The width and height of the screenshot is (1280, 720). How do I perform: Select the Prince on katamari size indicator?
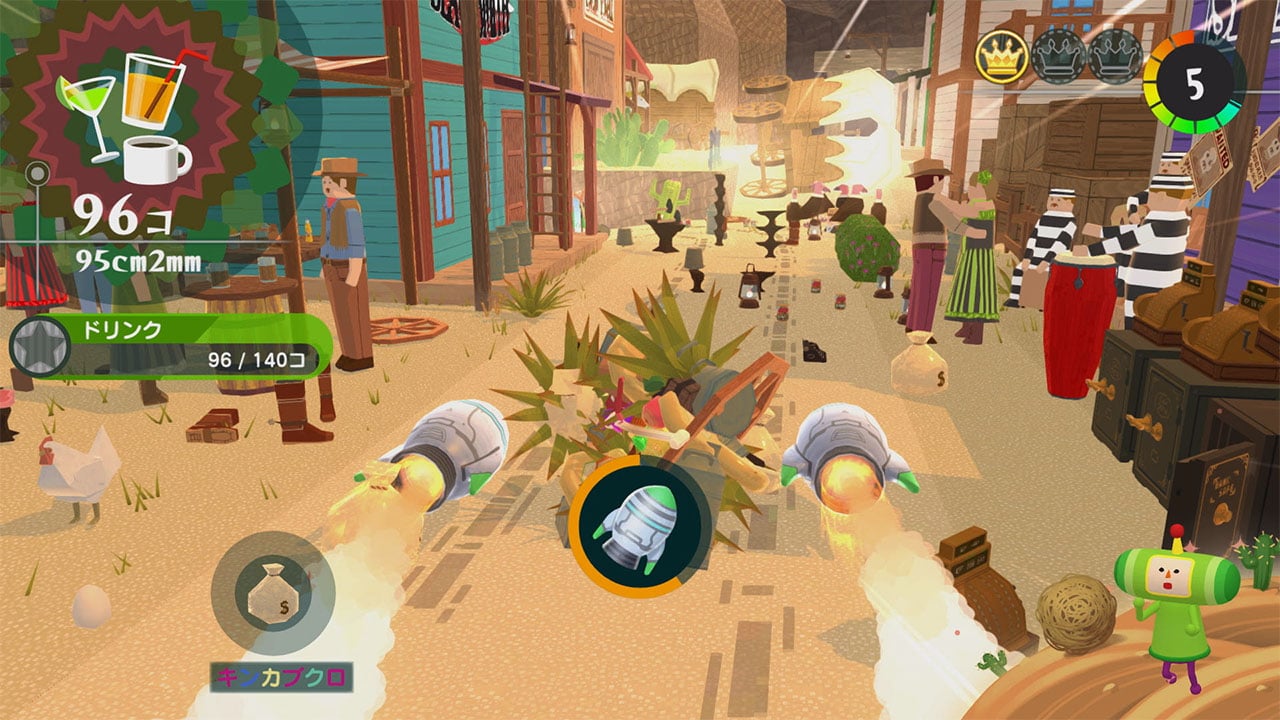[1170, 606]
